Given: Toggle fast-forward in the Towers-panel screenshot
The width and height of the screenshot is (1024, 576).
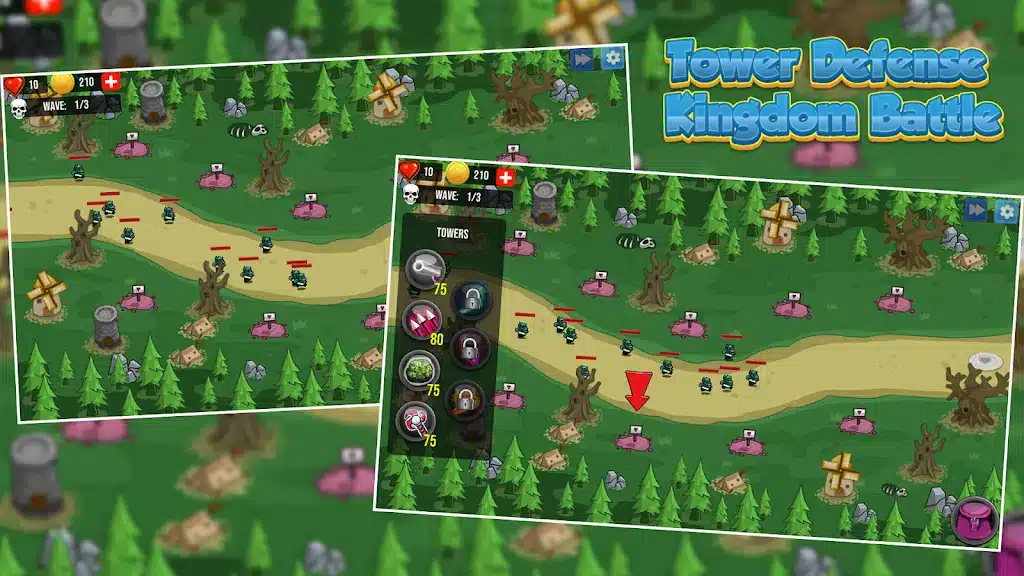Looking at the screenshot, I should 976,209.
